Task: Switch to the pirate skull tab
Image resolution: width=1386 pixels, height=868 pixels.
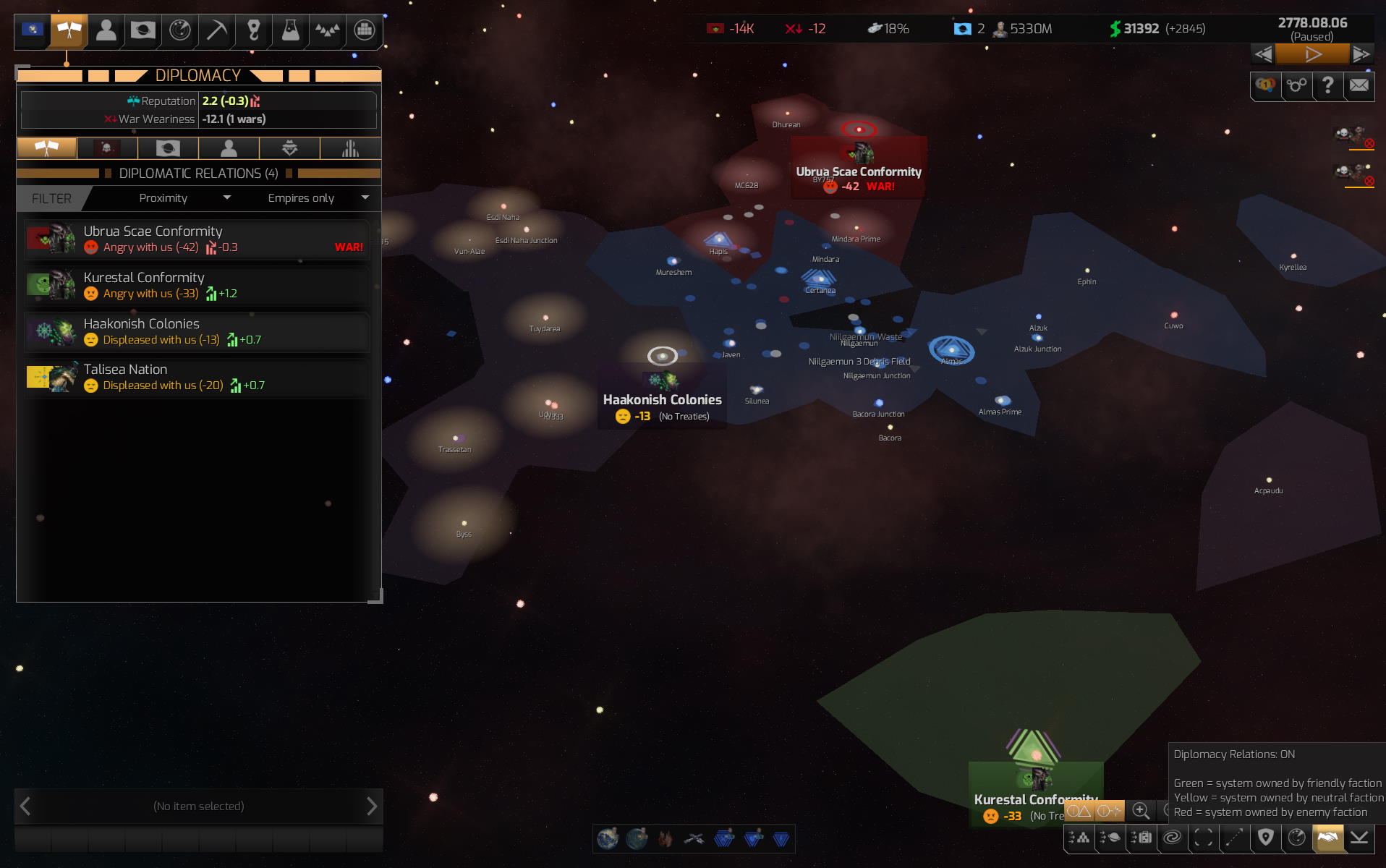Action: click(x=107, y=148)
